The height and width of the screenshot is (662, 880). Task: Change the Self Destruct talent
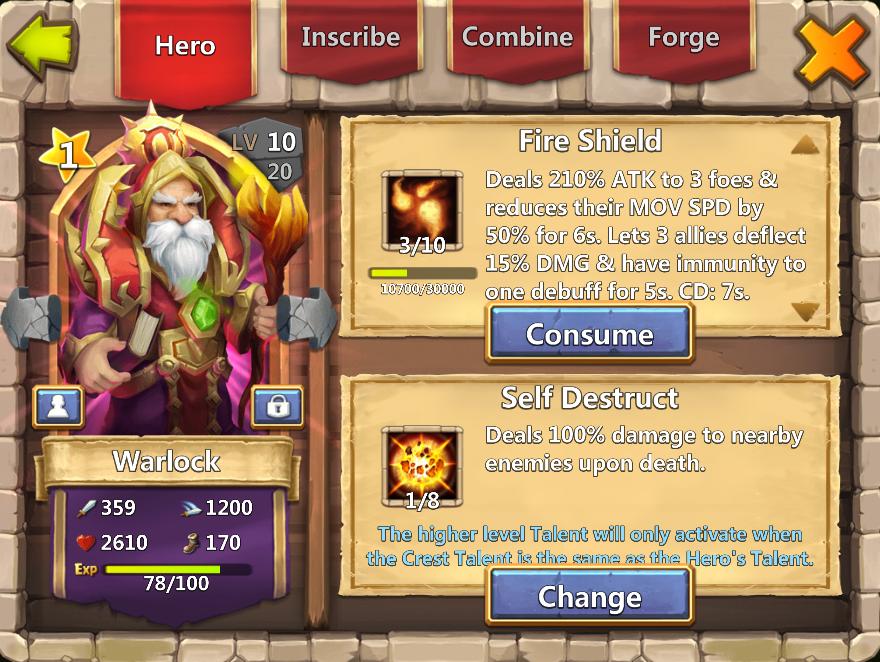pyautogui.click(x=589, y=597)
